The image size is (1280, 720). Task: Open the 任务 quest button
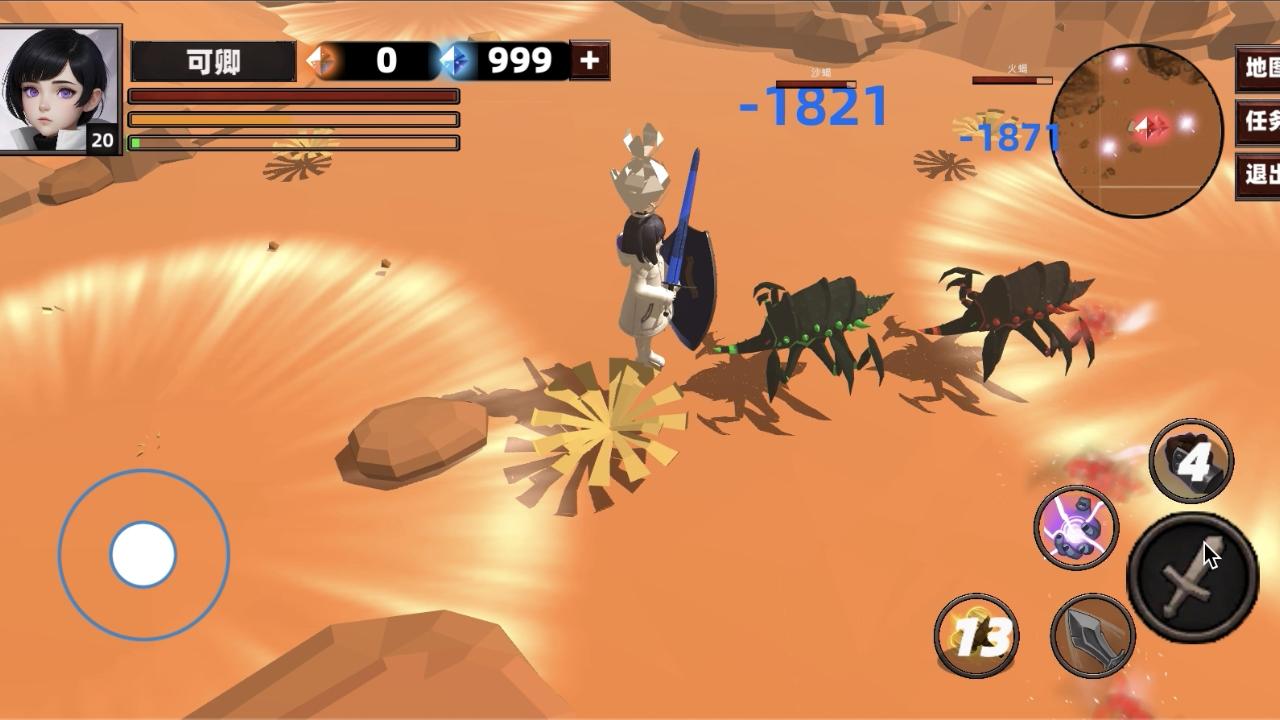coord(1259,122)
